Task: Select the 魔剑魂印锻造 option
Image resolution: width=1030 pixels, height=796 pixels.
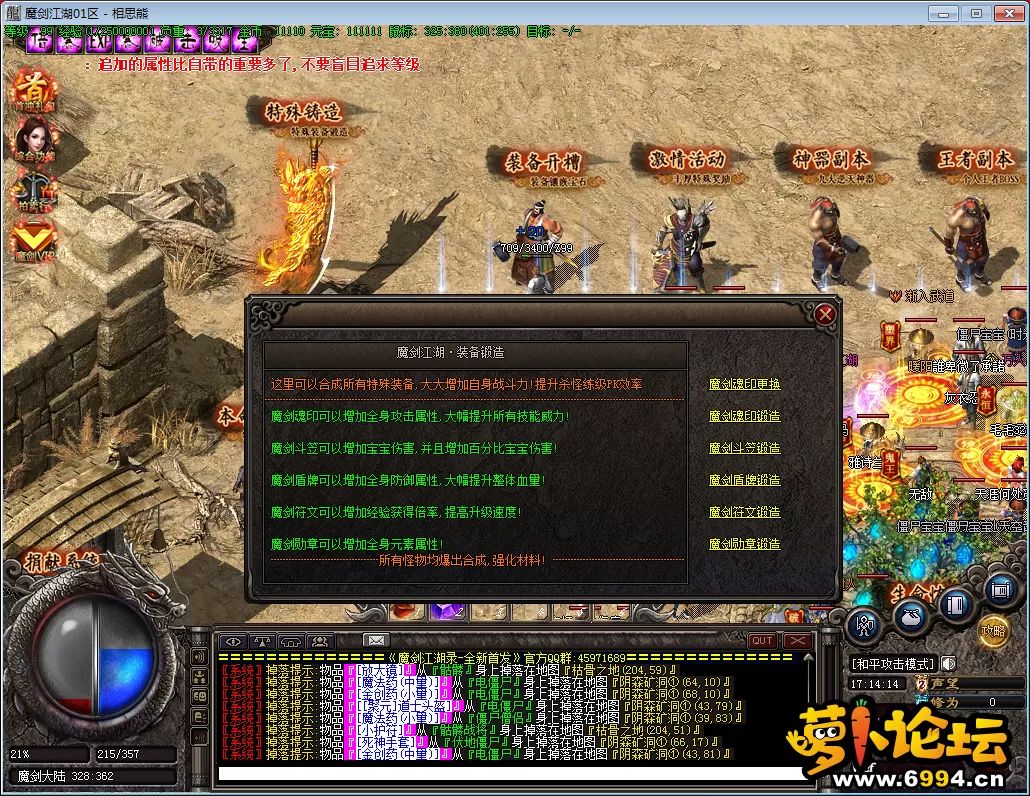Action: (x=744, y=416)
